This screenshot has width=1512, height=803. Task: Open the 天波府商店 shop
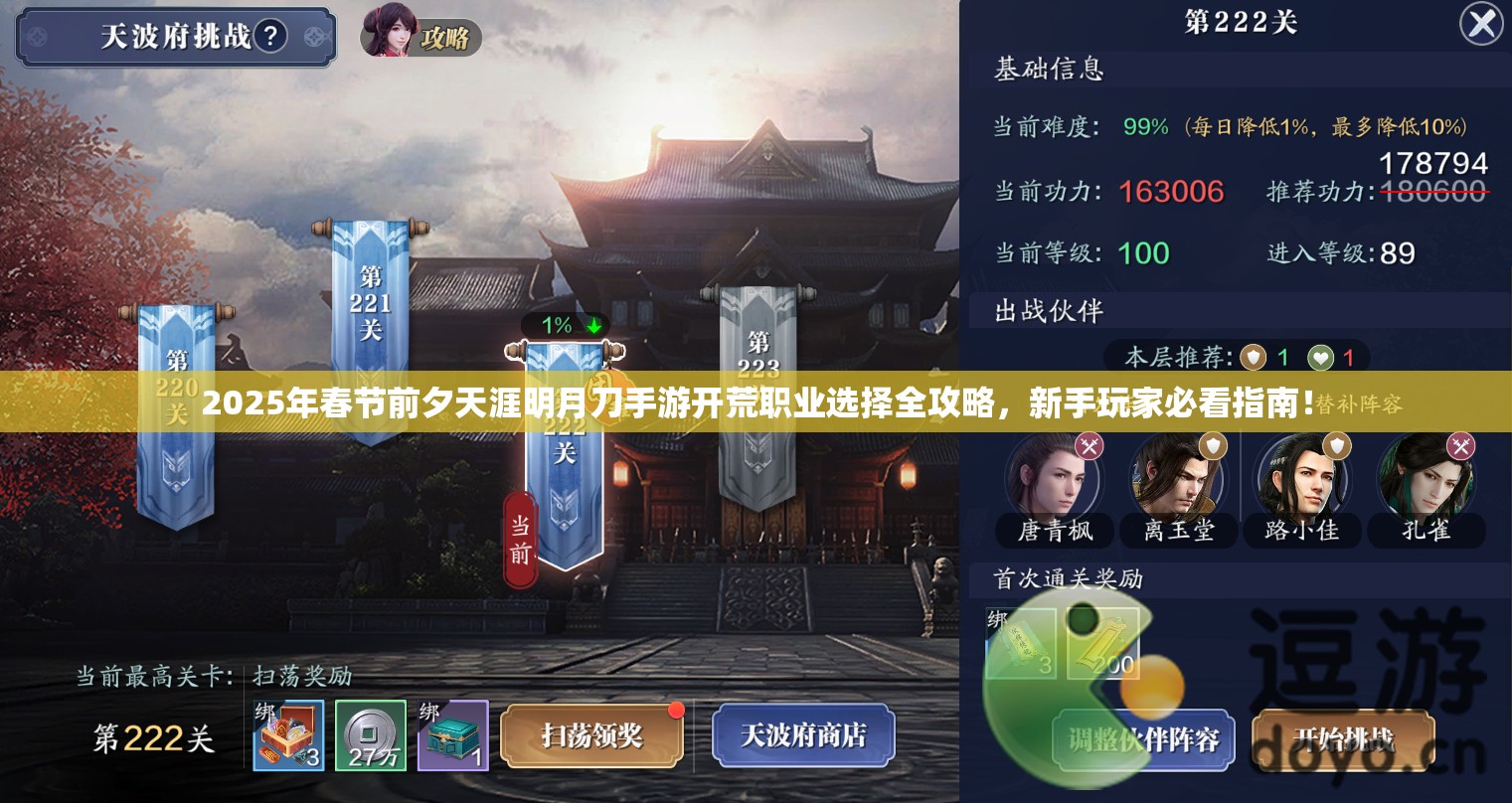801,735
